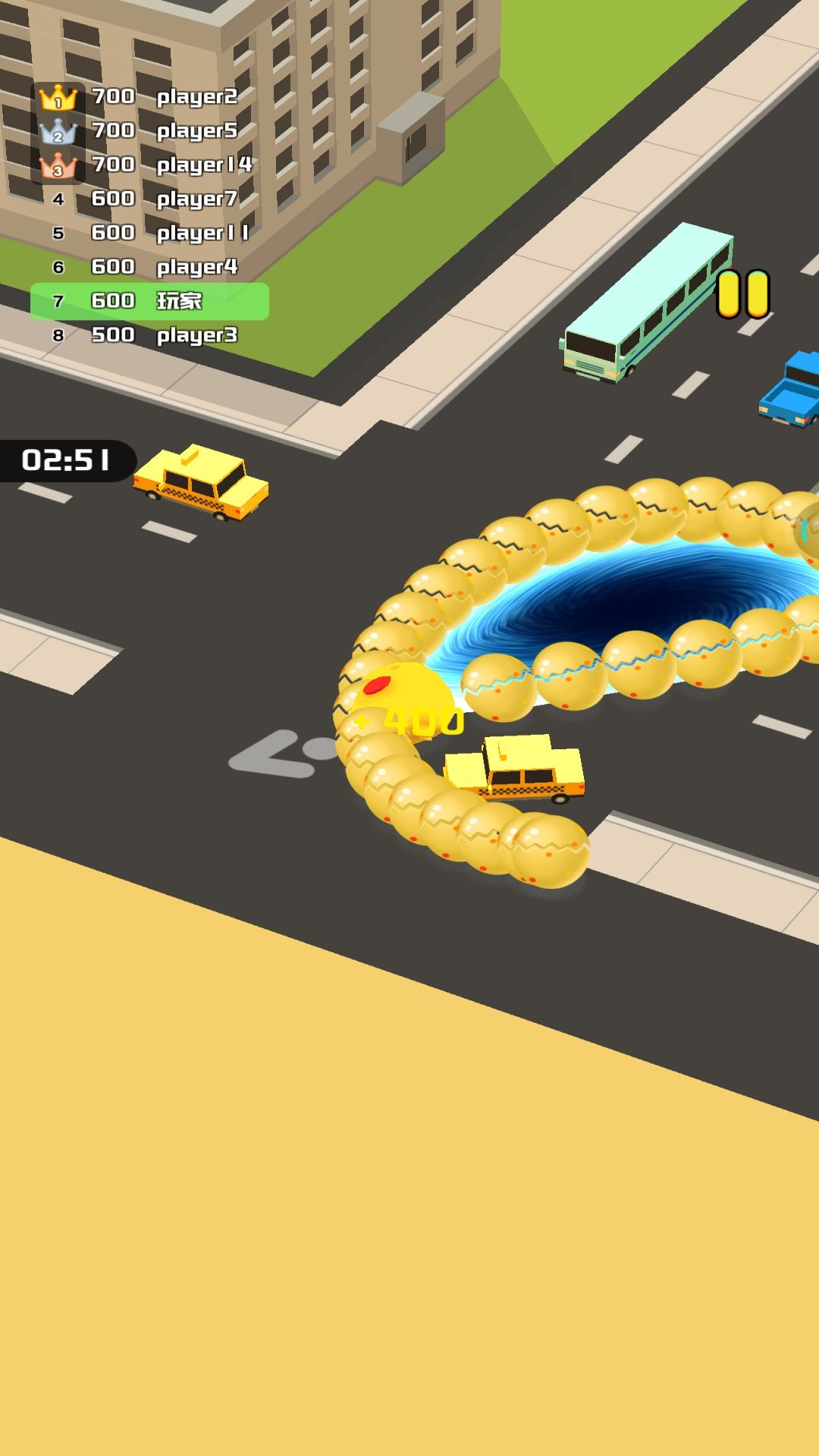This screenshot has width=819, height=1456.
Task: Select player2 in the leaderboard
Action: point(149,97)
